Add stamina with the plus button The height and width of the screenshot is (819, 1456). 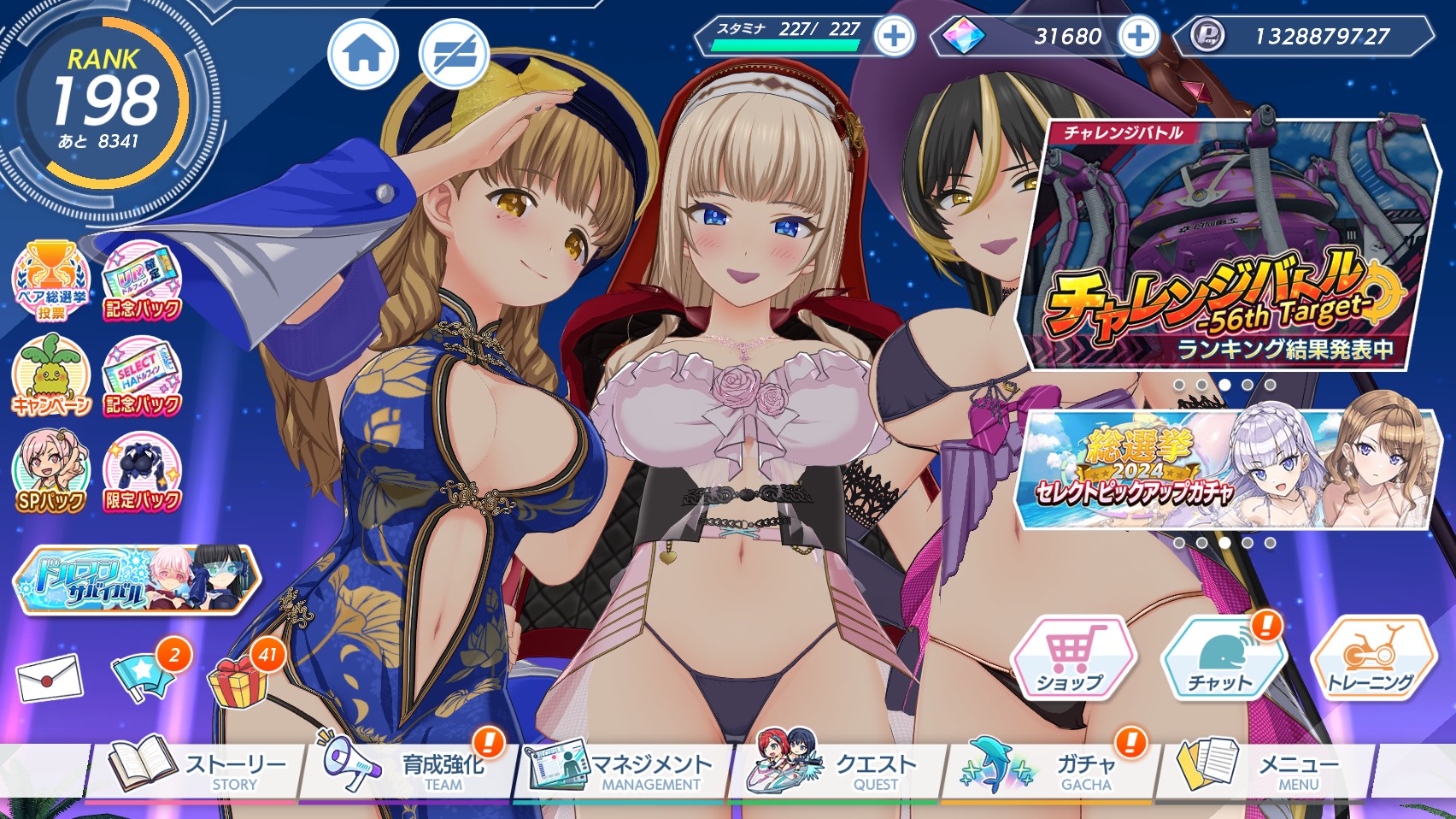[x=895, y=37]
